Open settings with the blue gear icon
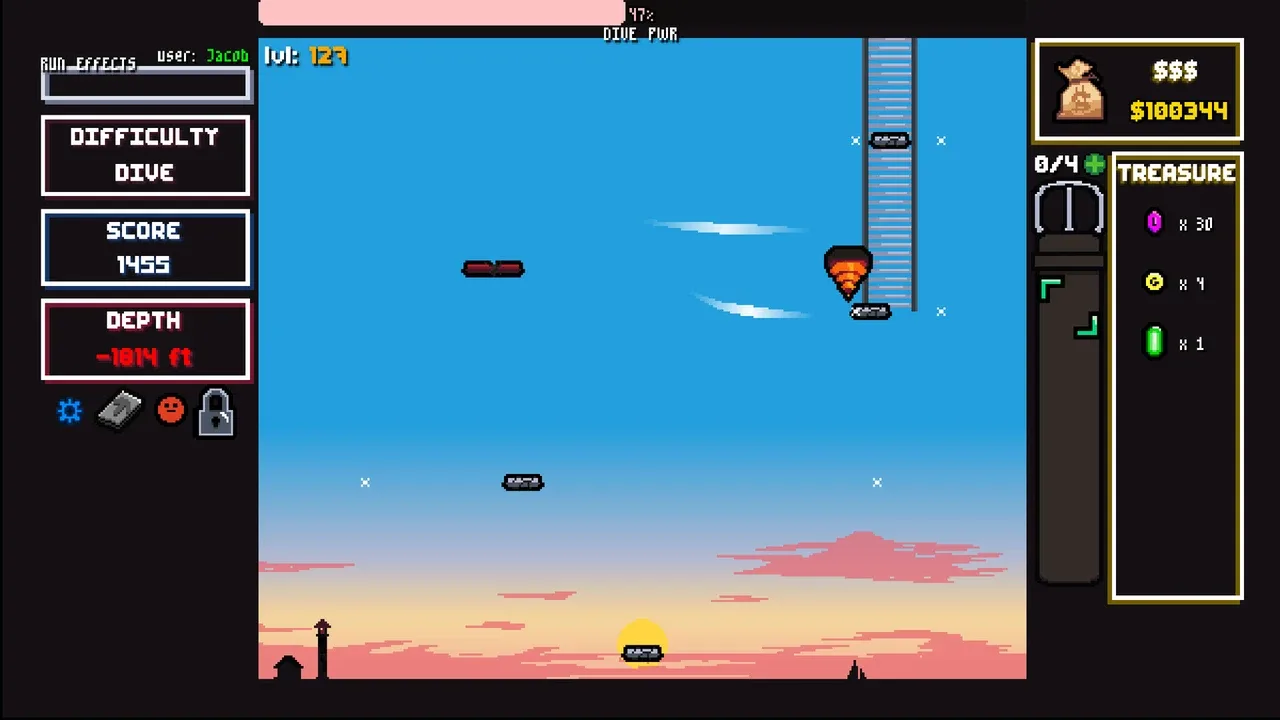Screen dimensions: 1280x720 [69, 411]
